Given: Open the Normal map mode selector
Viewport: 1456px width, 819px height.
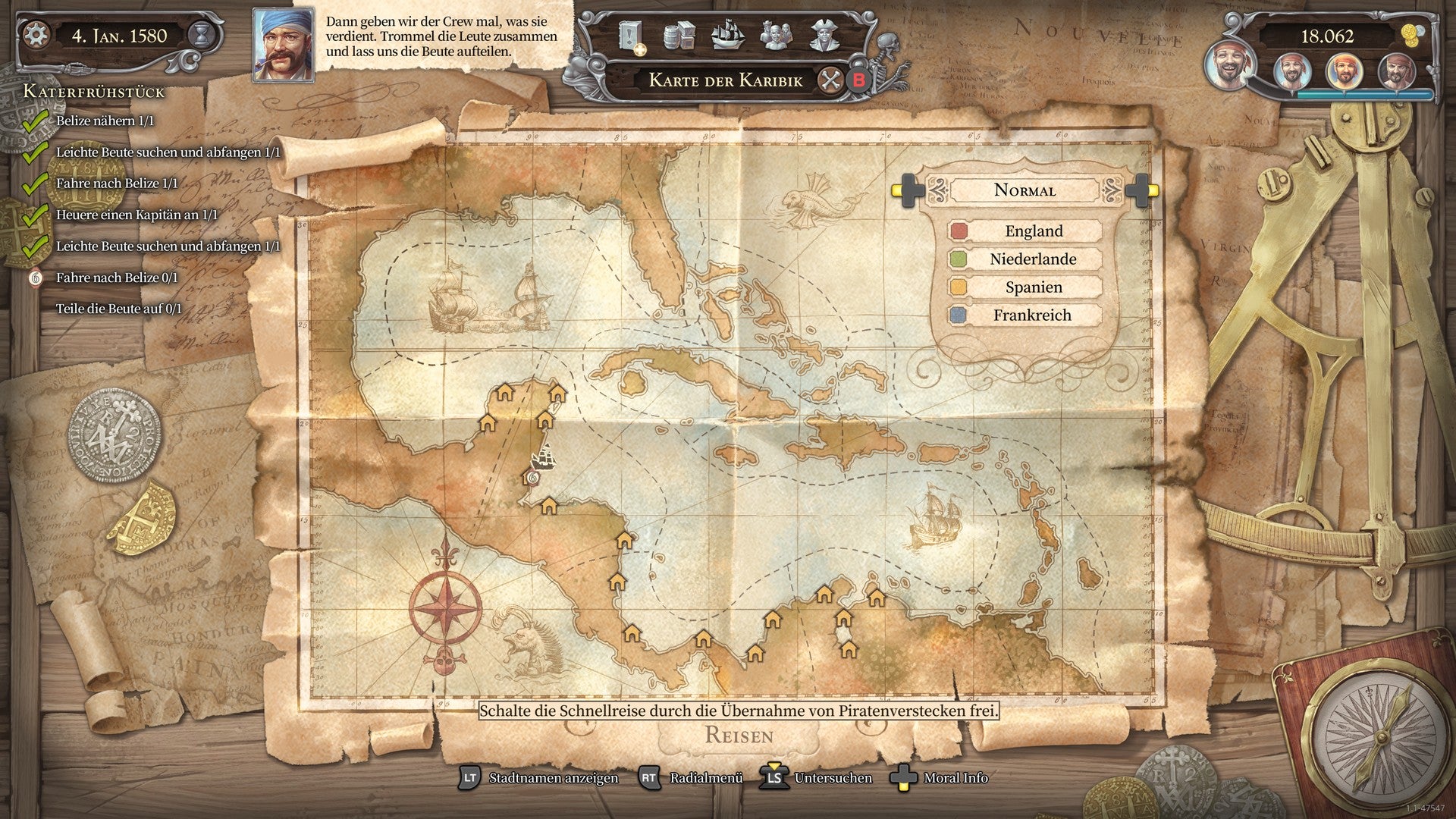Looking at the screenshot, I should [1025, 190].
